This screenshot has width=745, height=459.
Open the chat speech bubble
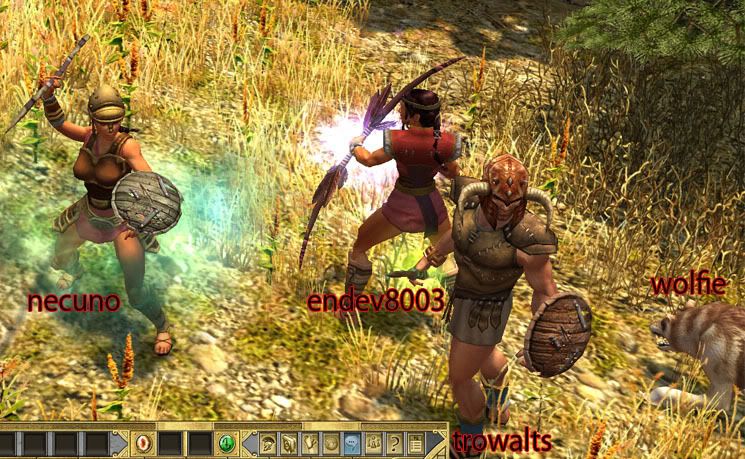tap(352, 442)
